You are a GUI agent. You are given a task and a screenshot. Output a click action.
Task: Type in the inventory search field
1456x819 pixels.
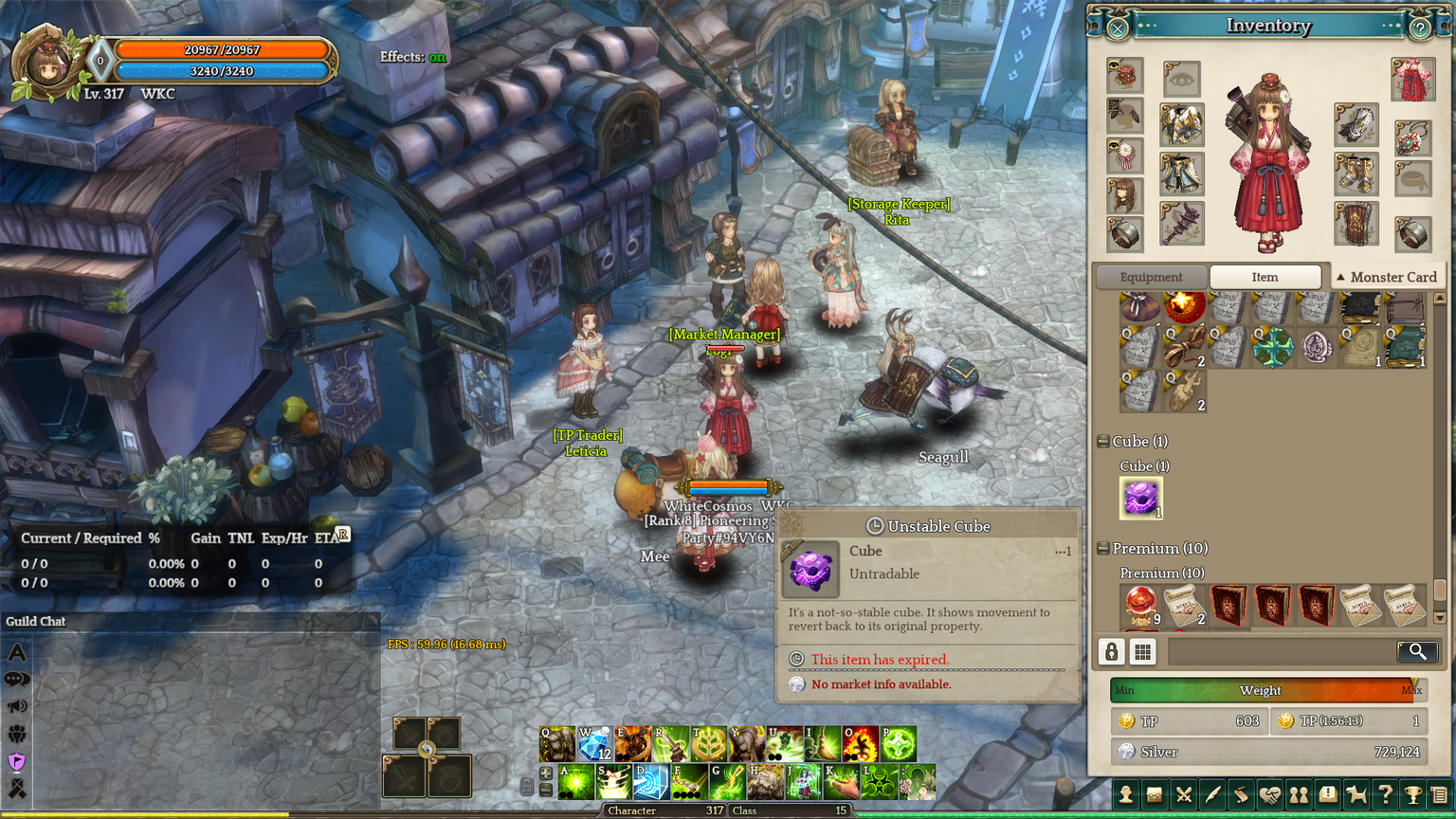(1280, 651)
